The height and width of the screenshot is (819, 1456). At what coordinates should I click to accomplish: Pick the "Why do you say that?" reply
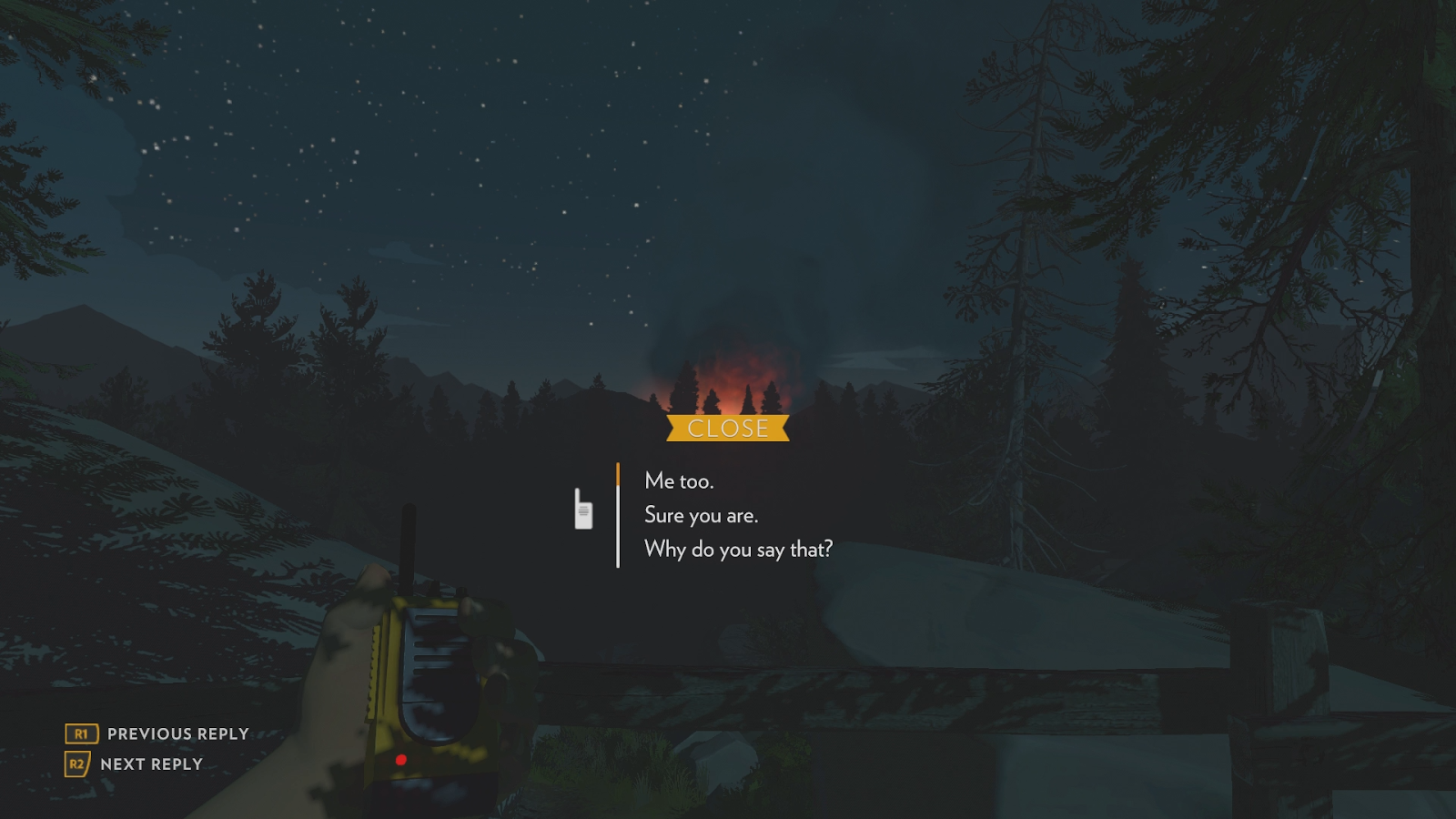(x=738, y=550)
